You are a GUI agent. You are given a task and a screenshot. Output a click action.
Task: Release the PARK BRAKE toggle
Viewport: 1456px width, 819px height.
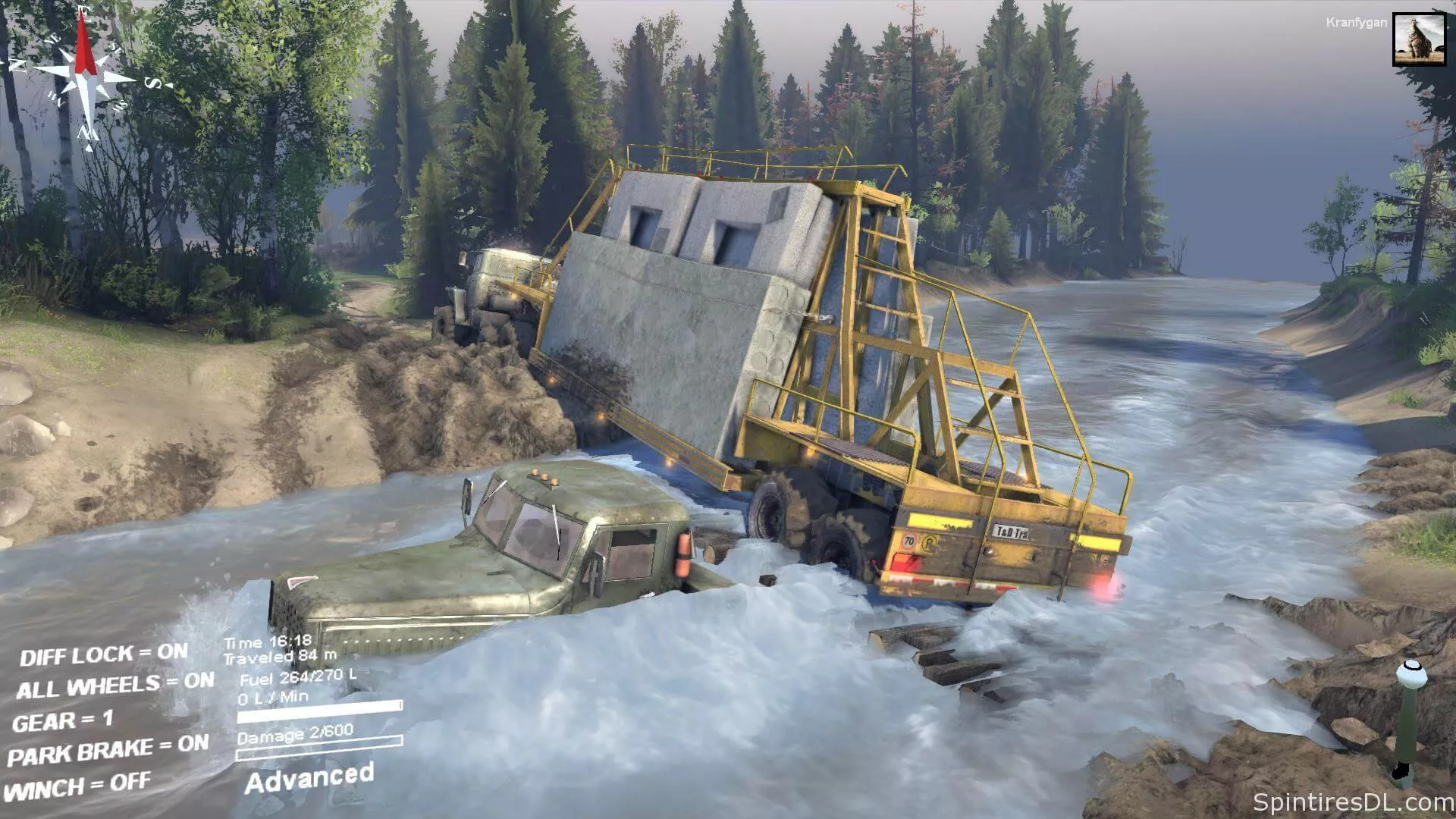pos(108,751)
